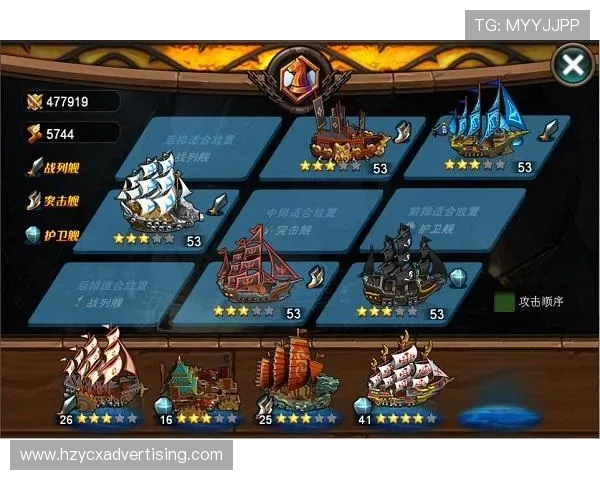
Task: Toggle the 攻击顺序 attack order checkbox
Action: pyautogui.click(x=505, y=301)
